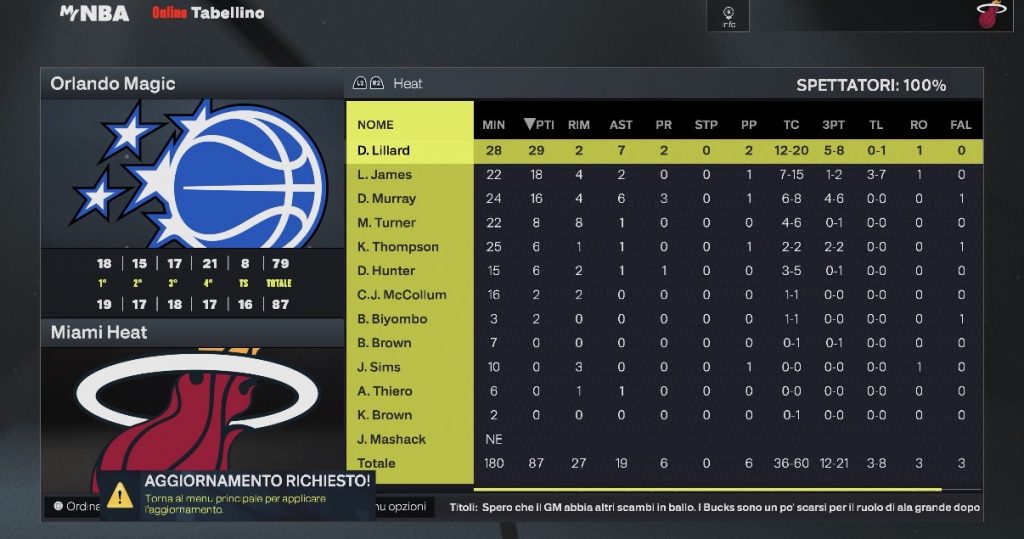Image resolution: width=1024 pixels, height=539 pixels.
Task: Select C.J. McCollum in the list
Action: click(401, 295)
